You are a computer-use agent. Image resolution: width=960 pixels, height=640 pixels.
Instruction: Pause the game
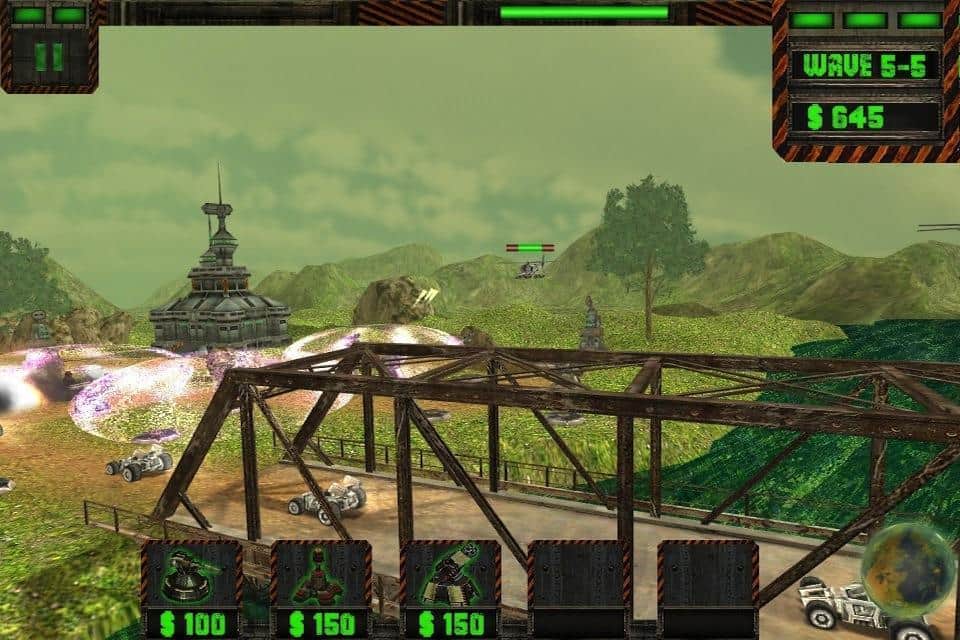[48, 57]
